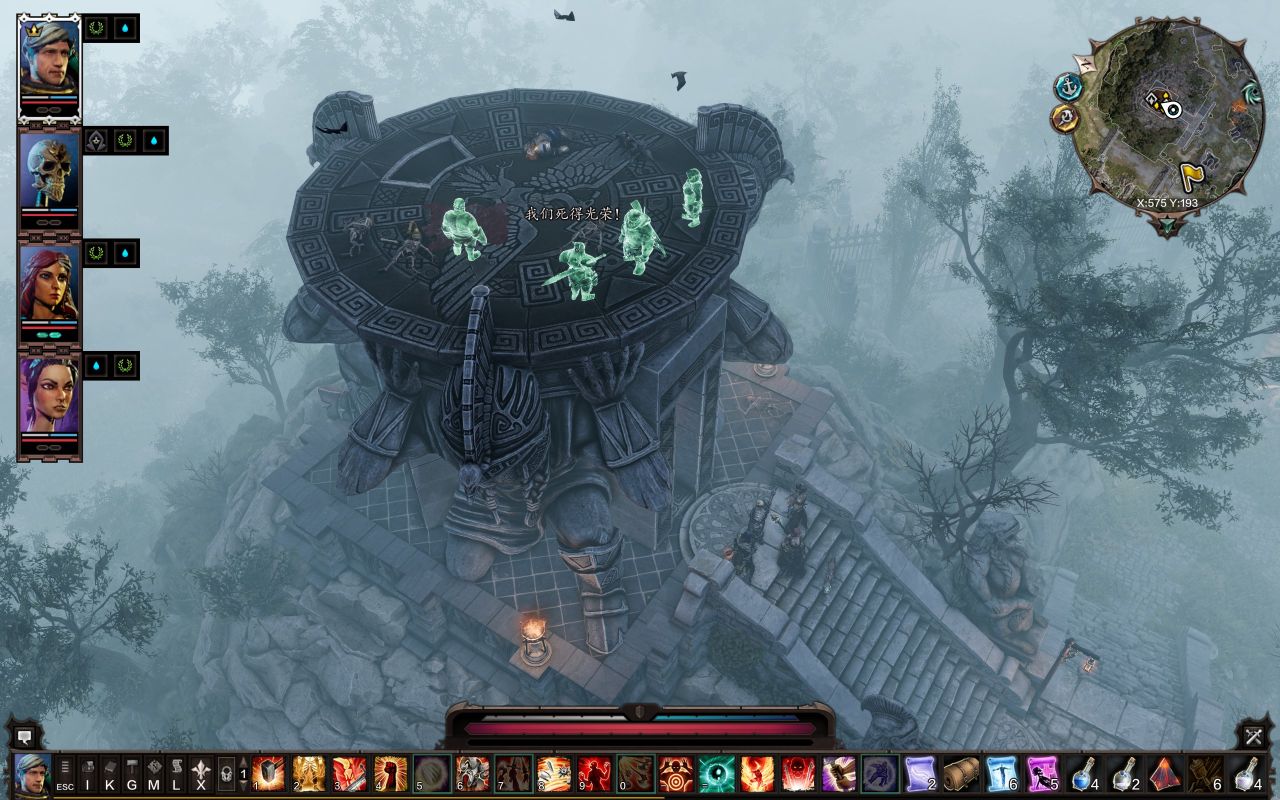This screenshot has width=1280, height=800.
Task: Use the bedroll item on the hotbar
Action: pos(962,774)
